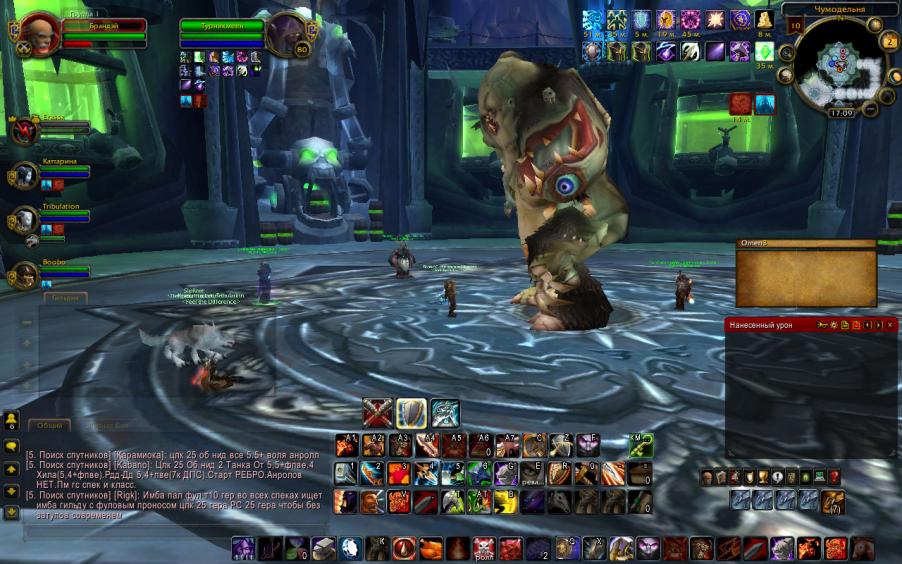Select the target portrait Турникмен
This screenshot has height=564, width=902.
tap(286, 33)
